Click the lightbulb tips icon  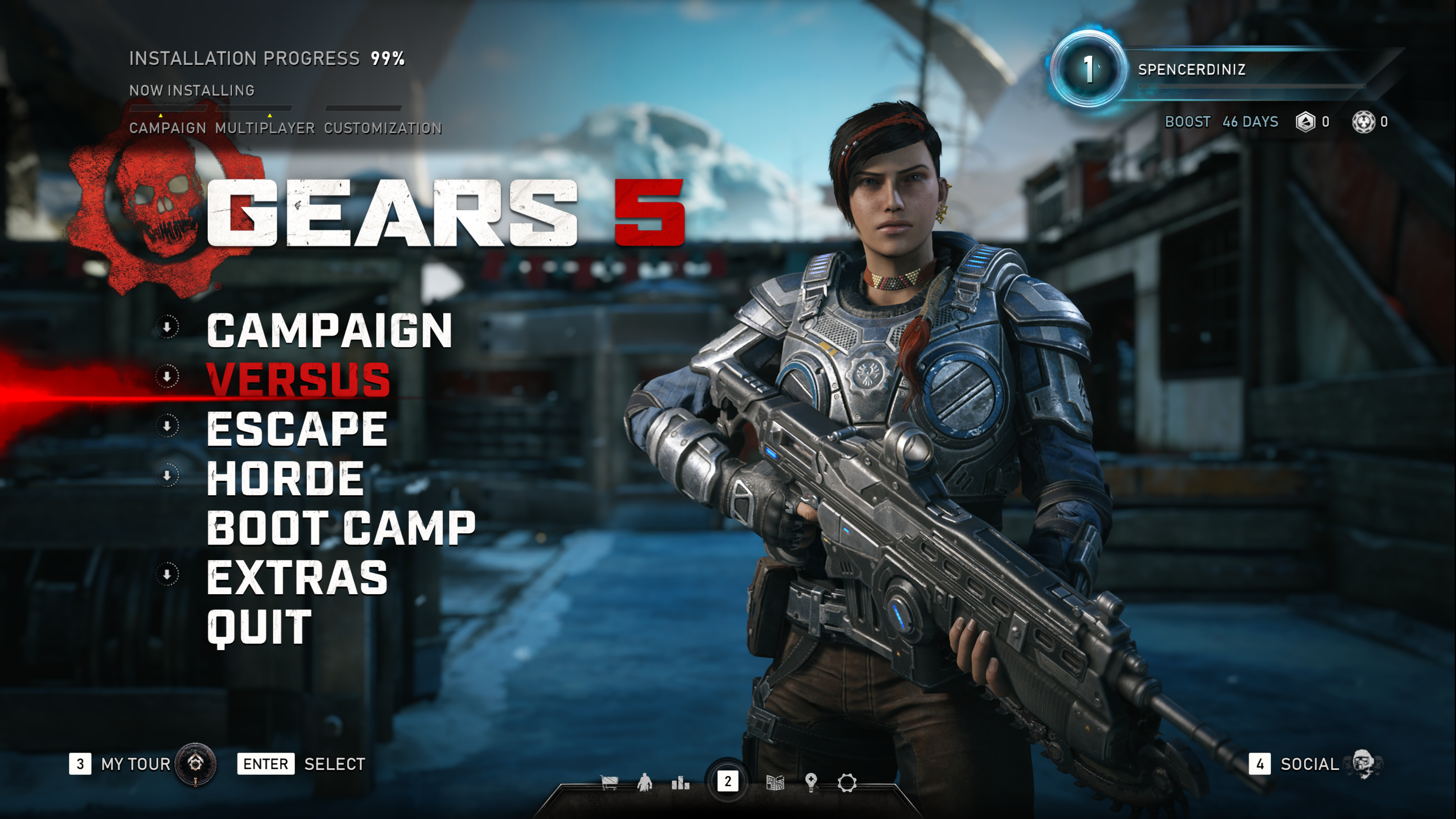click(811, 783)
